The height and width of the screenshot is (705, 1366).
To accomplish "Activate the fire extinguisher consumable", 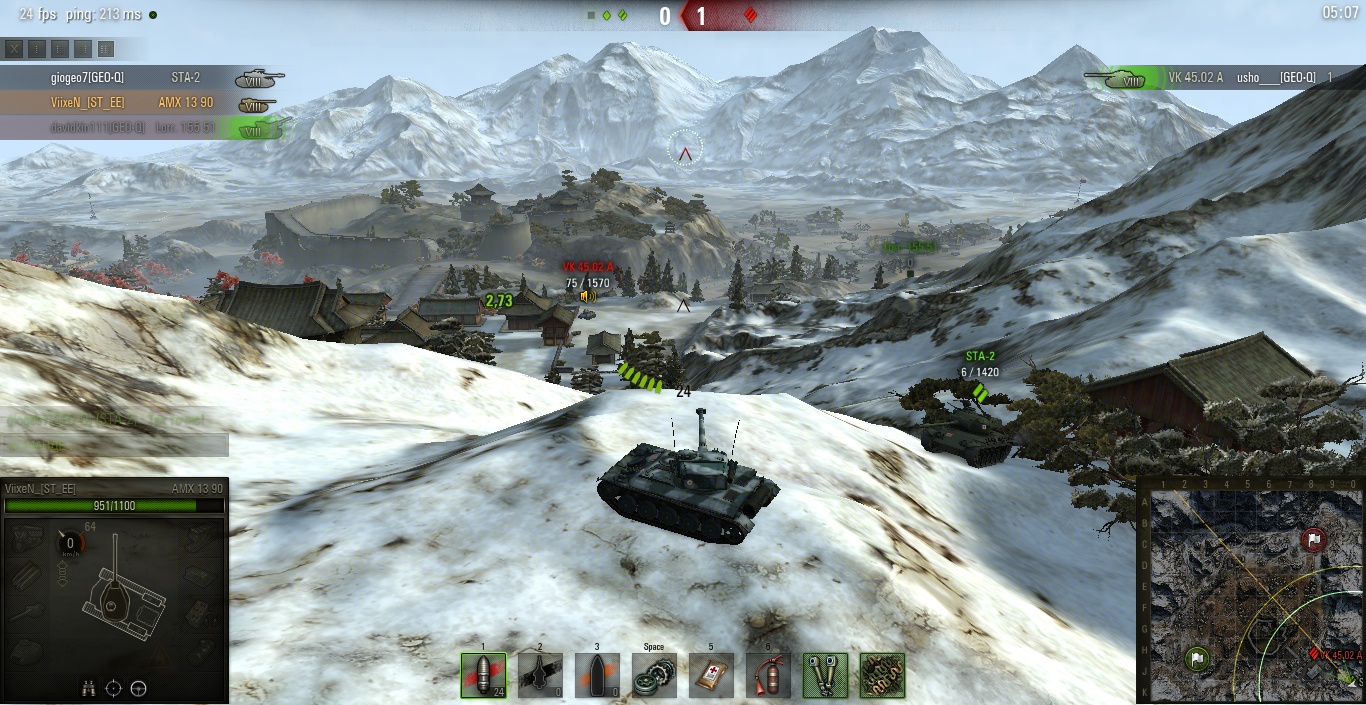I will 768,675.
